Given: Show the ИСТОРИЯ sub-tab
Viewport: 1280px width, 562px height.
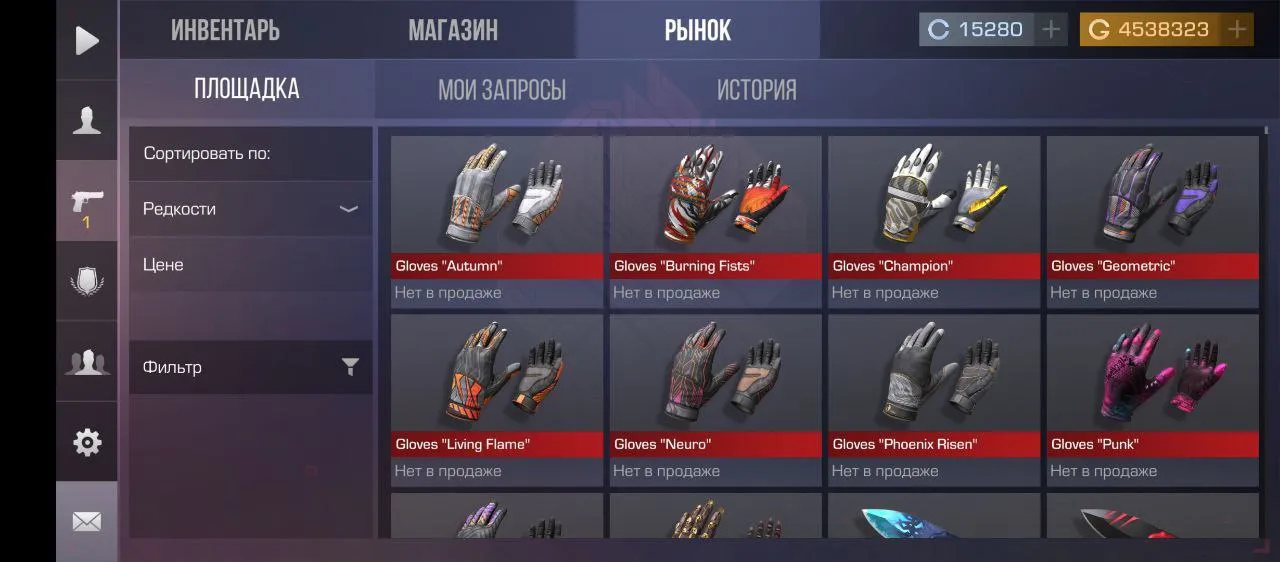Looking at the screenshot, I should point(756,90).
